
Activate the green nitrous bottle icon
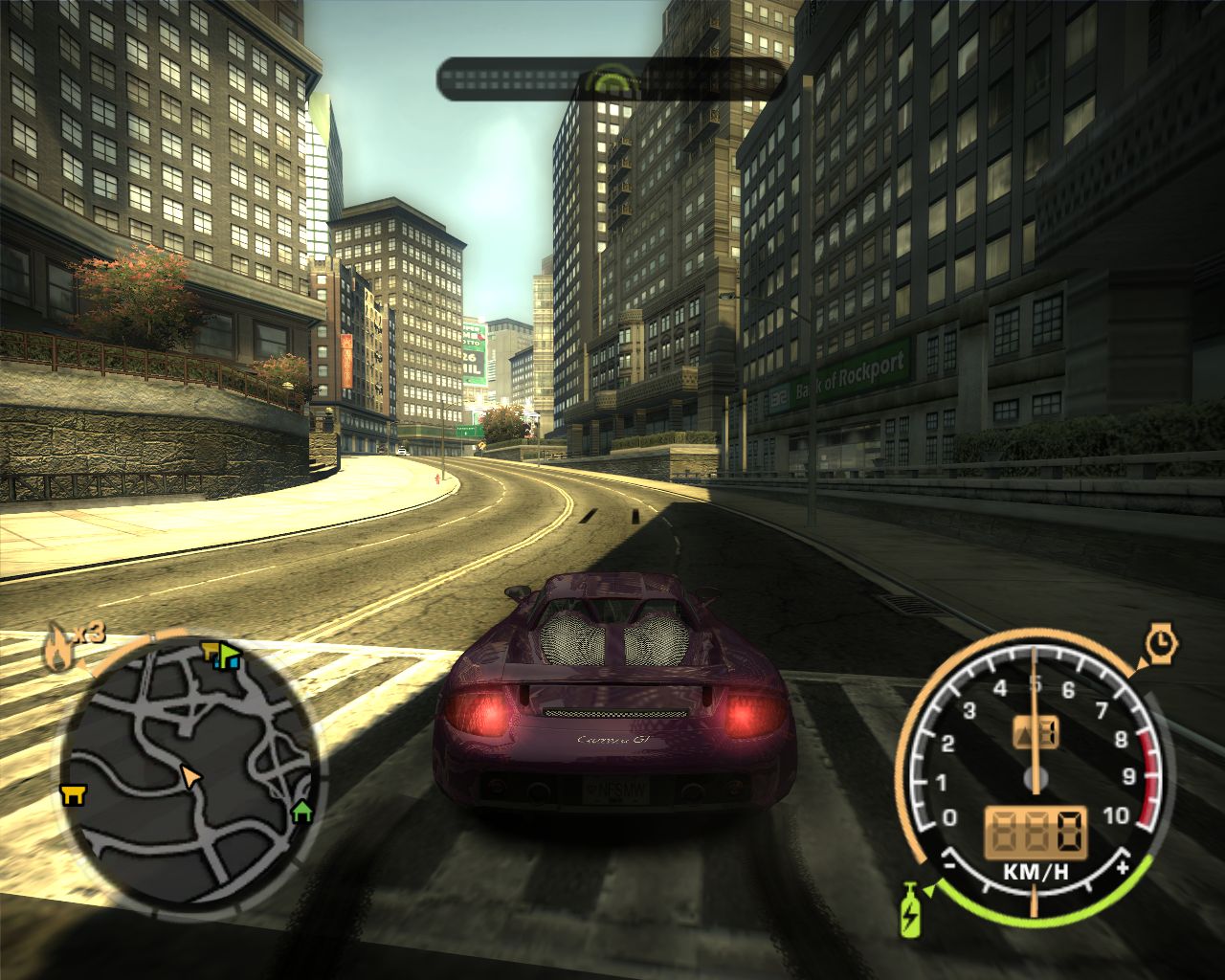coord(909,910)
